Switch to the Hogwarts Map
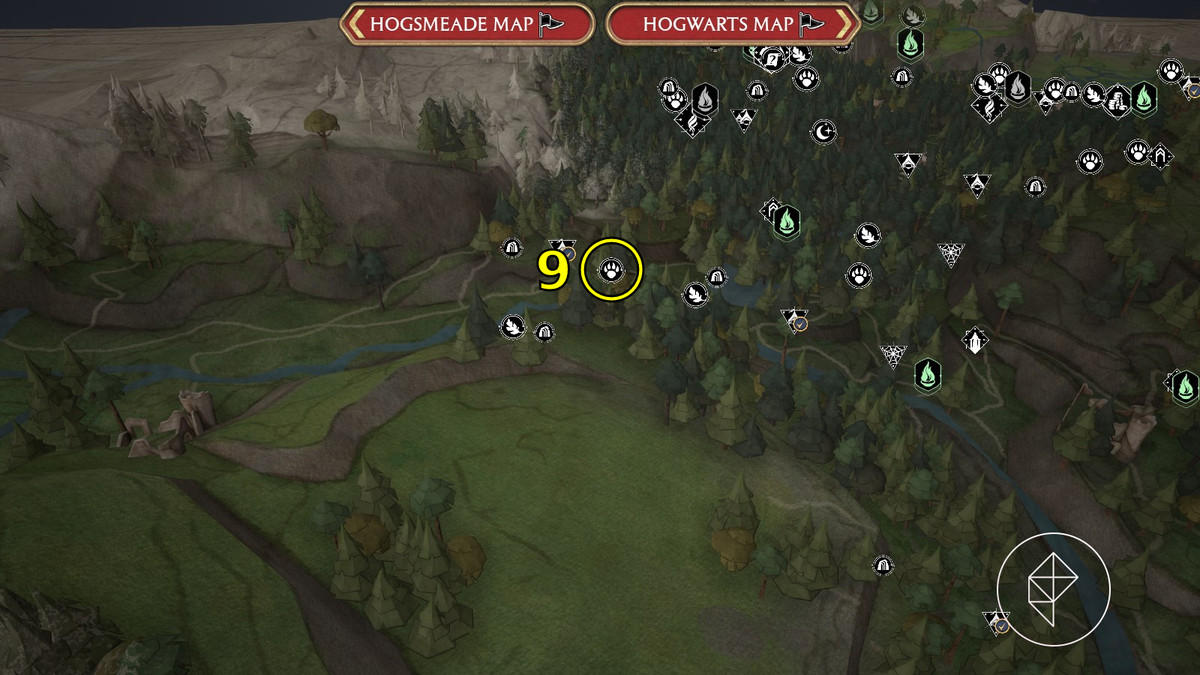The image size is (1200, 675). click(733, 24)
